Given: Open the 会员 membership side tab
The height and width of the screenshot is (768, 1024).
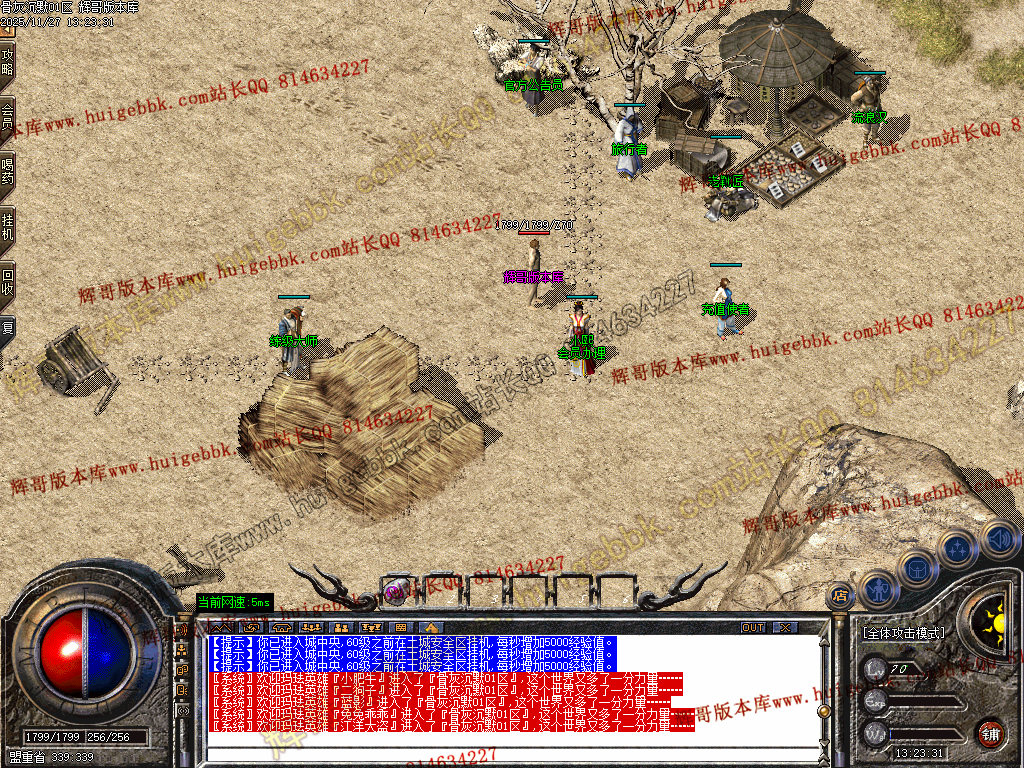Looking at the screenshot, I should pyautogui.click(x=8, y=118).
